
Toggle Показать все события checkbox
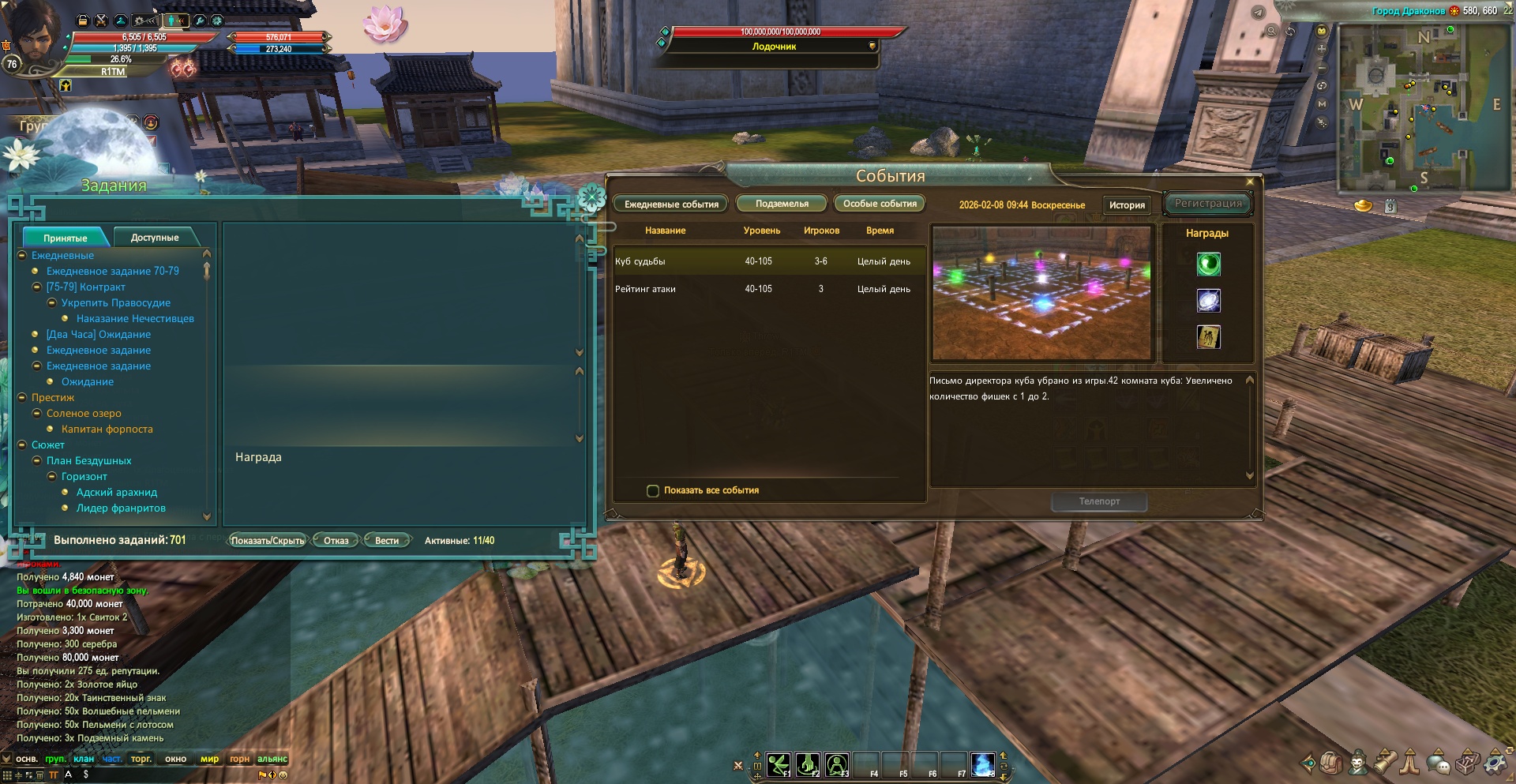[653, 490]
